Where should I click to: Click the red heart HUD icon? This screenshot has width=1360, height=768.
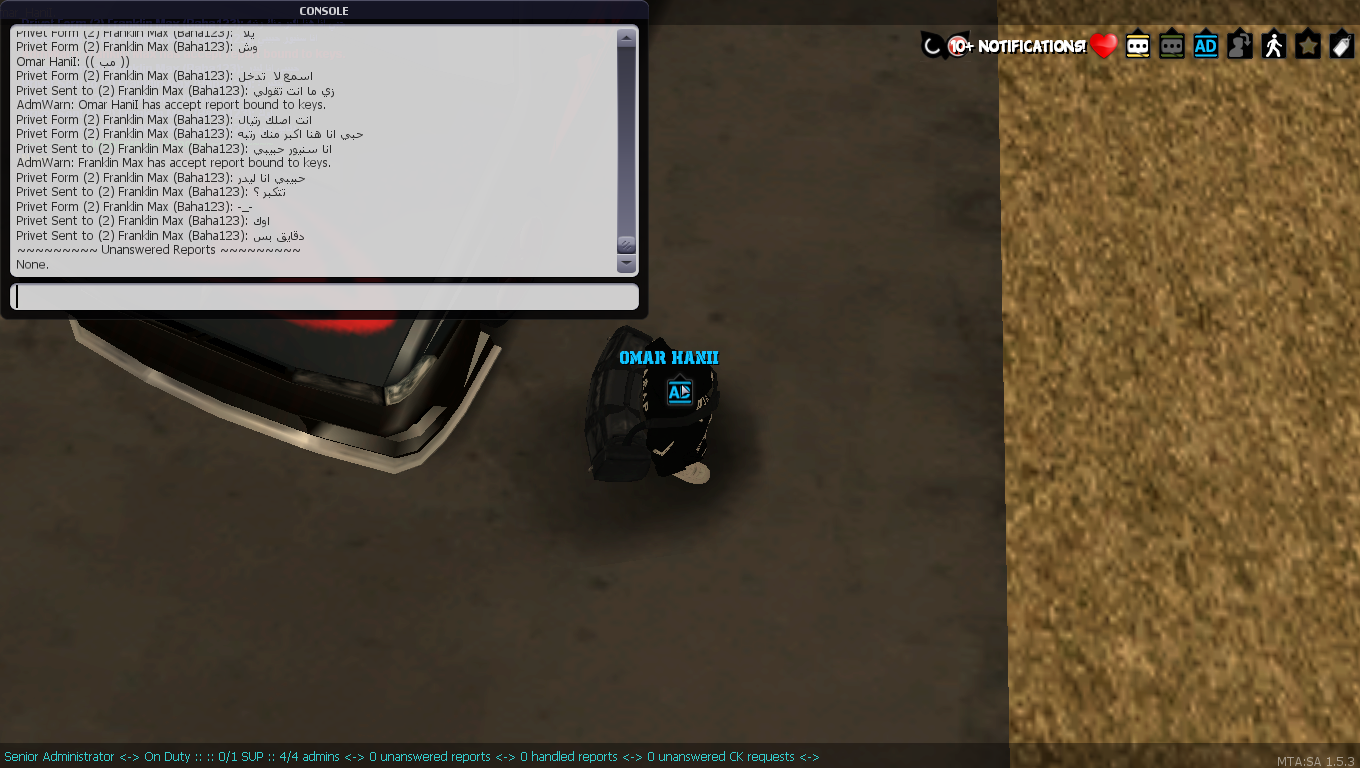coord(1104,46)
